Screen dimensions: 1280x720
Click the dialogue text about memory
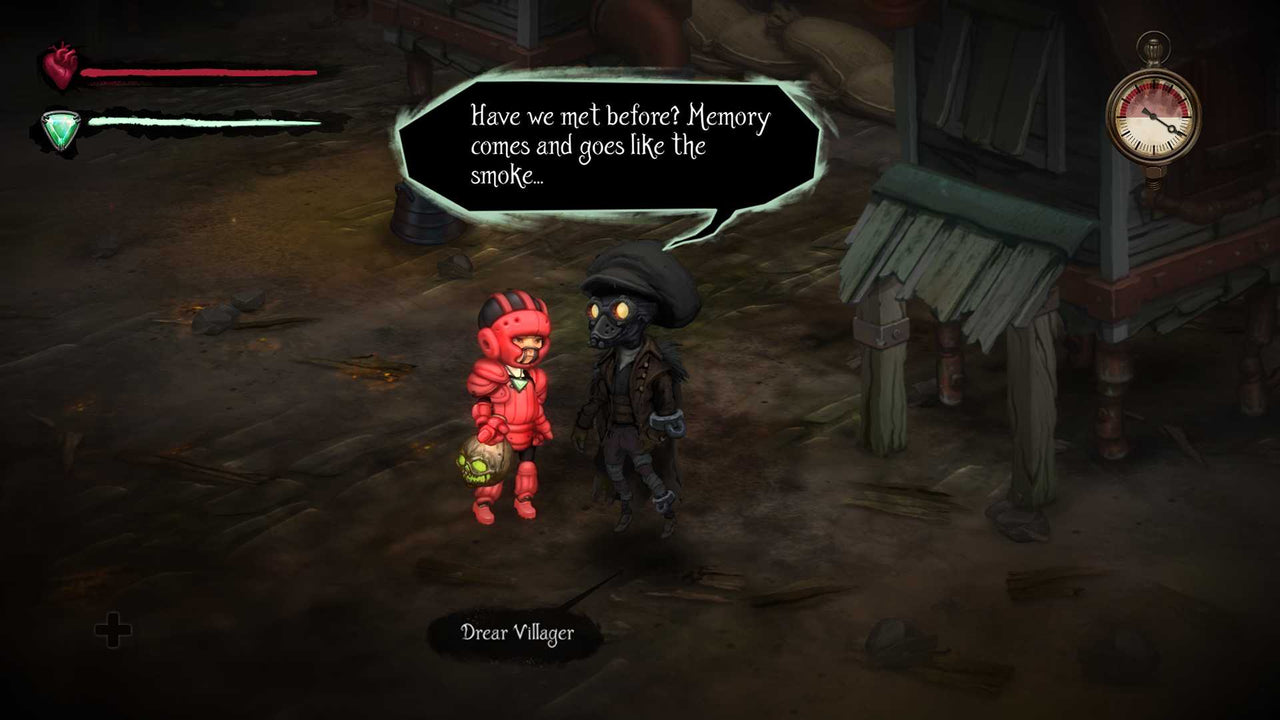pyautogui.click(x=618, y=146)
